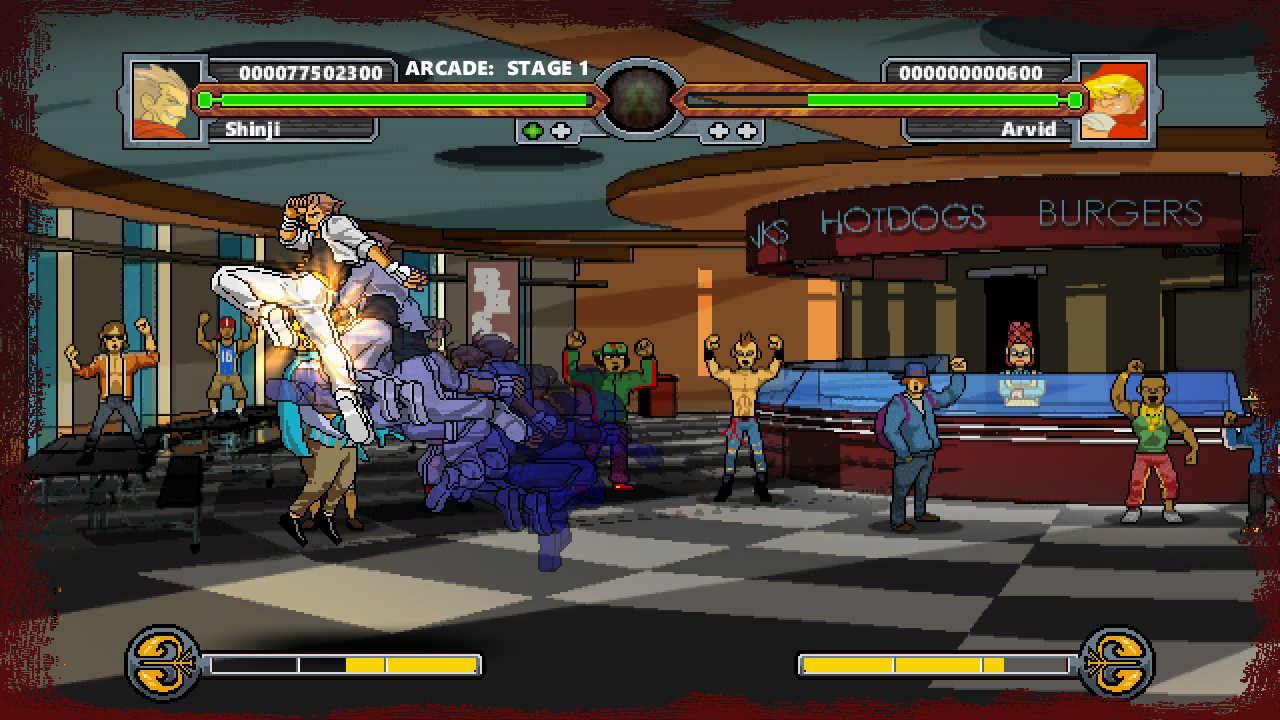The height and width of the screenshot is (720, 1280).
Task: Click Shinji's character portrait
Action: point(166,100)
